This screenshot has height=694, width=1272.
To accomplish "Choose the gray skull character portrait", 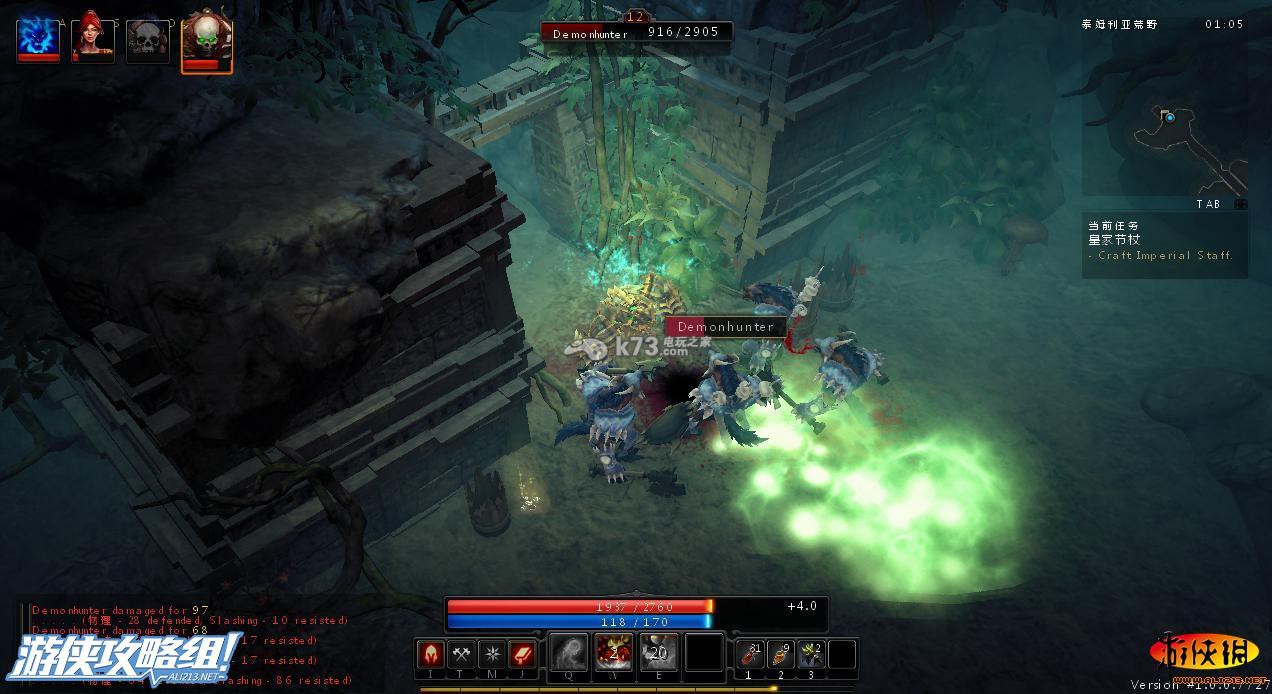I will [x=148, y=40].
